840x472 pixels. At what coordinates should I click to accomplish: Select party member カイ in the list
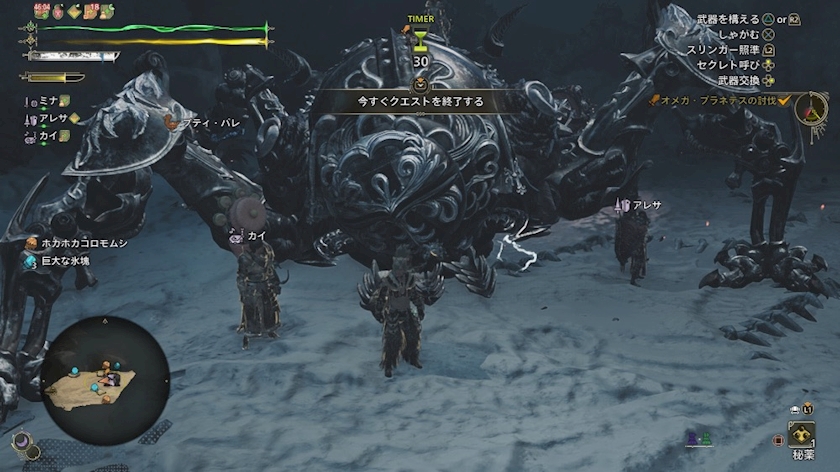47,133
